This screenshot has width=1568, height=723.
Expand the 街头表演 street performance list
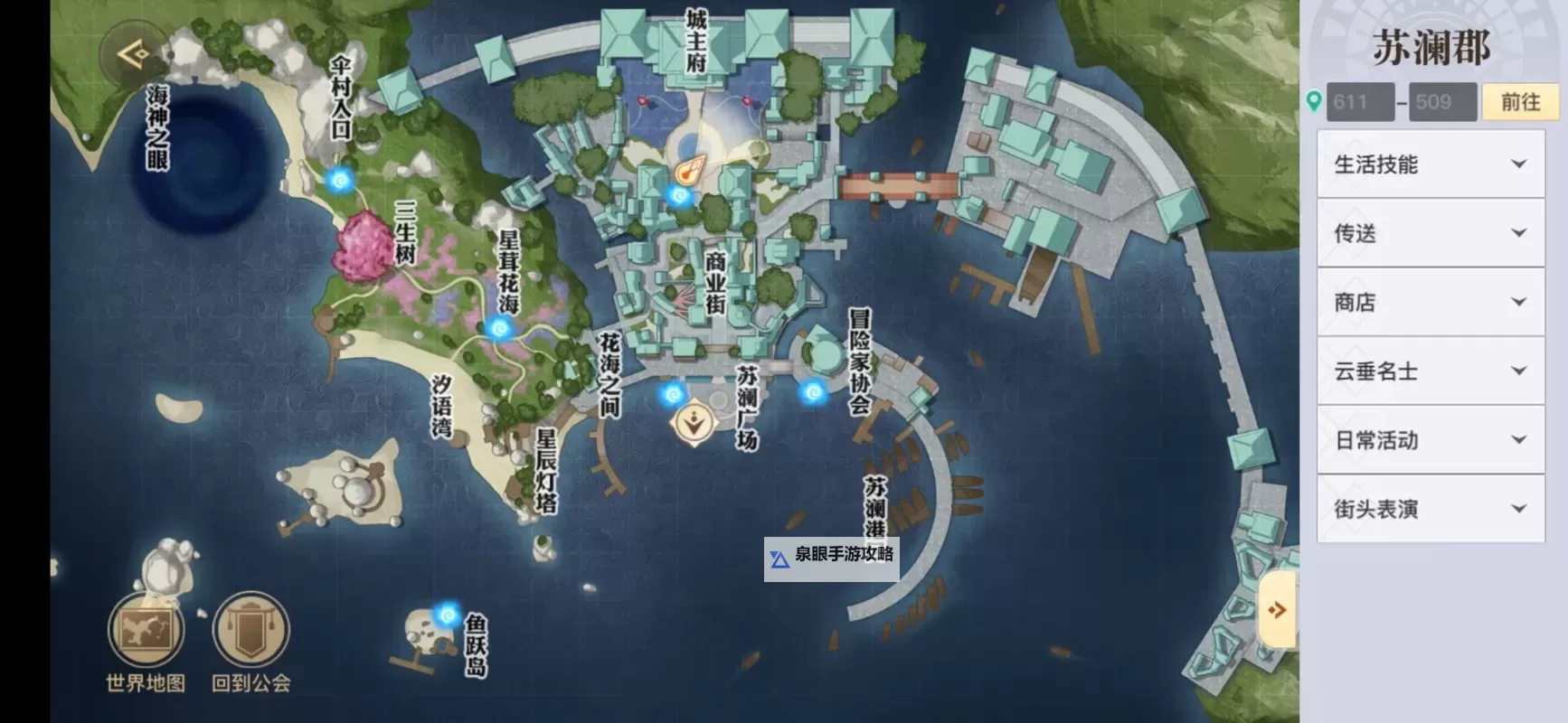tap(1431, 509)
